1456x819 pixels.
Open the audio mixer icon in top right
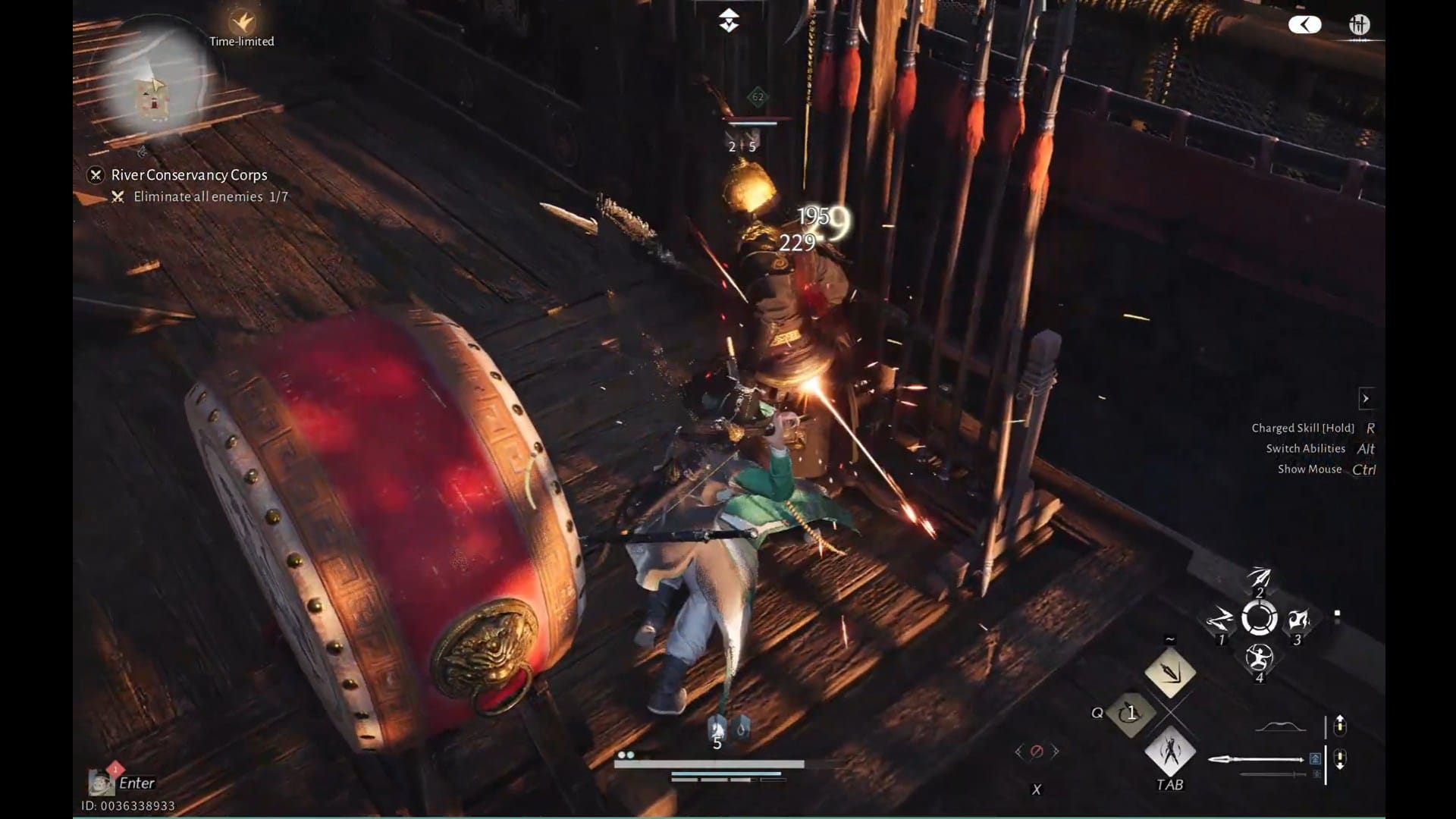(1360, 24)
